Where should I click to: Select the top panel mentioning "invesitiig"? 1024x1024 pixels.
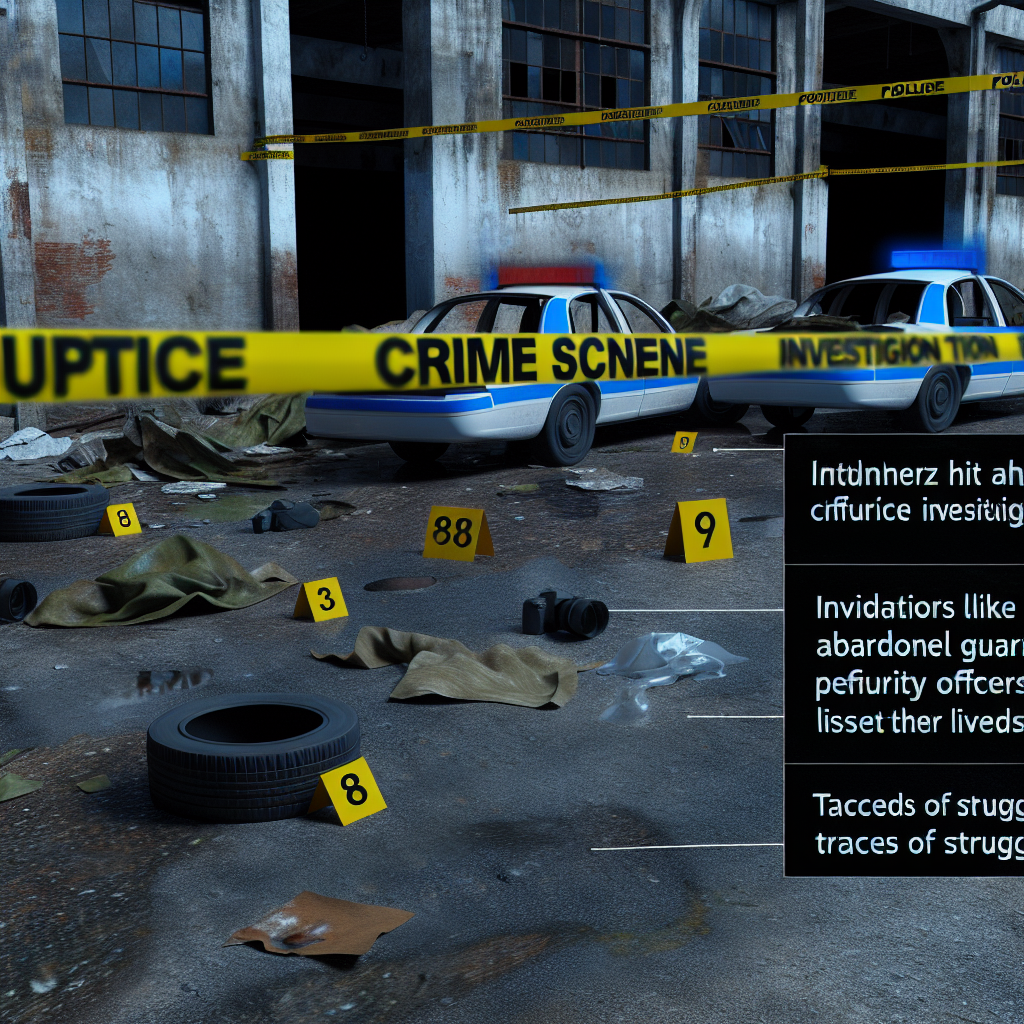coord(904,500)
